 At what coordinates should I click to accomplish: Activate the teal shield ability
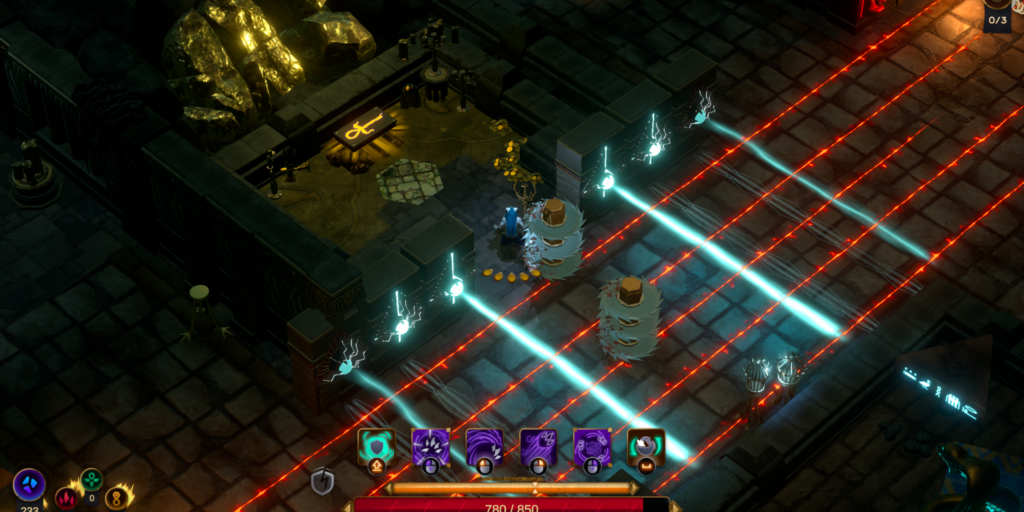click(x=377, y=446)
